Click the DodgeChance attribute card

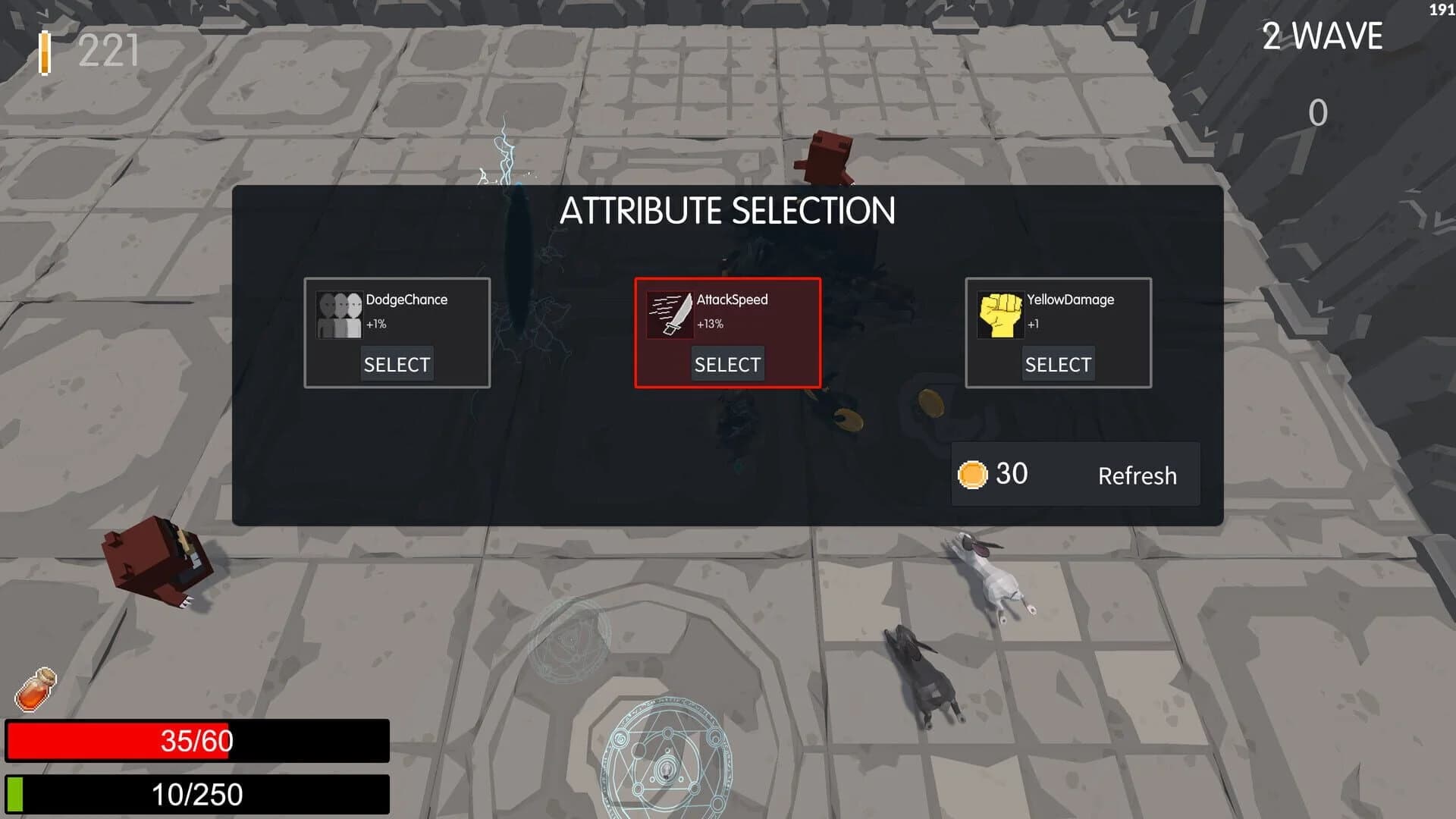click(x=397, y=331)
